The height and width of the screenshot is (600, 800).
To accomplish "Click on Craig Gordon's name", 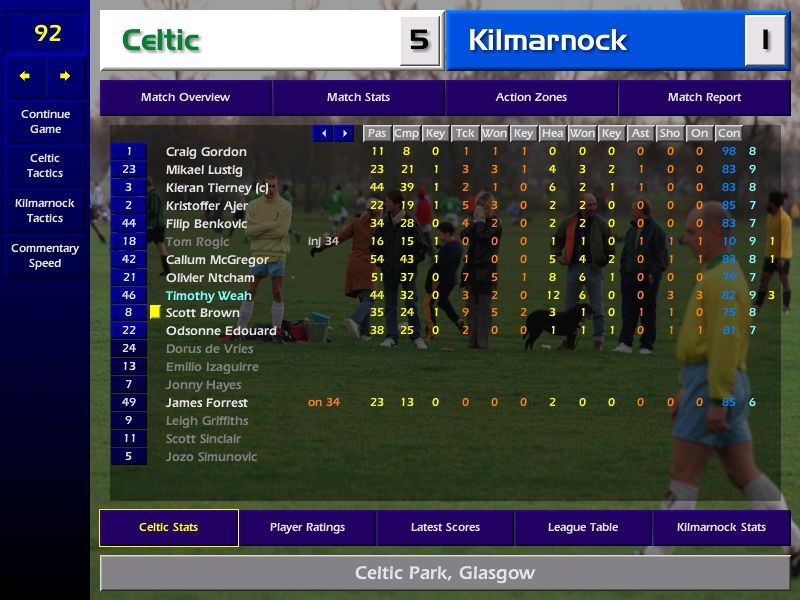I will point(206,152).
